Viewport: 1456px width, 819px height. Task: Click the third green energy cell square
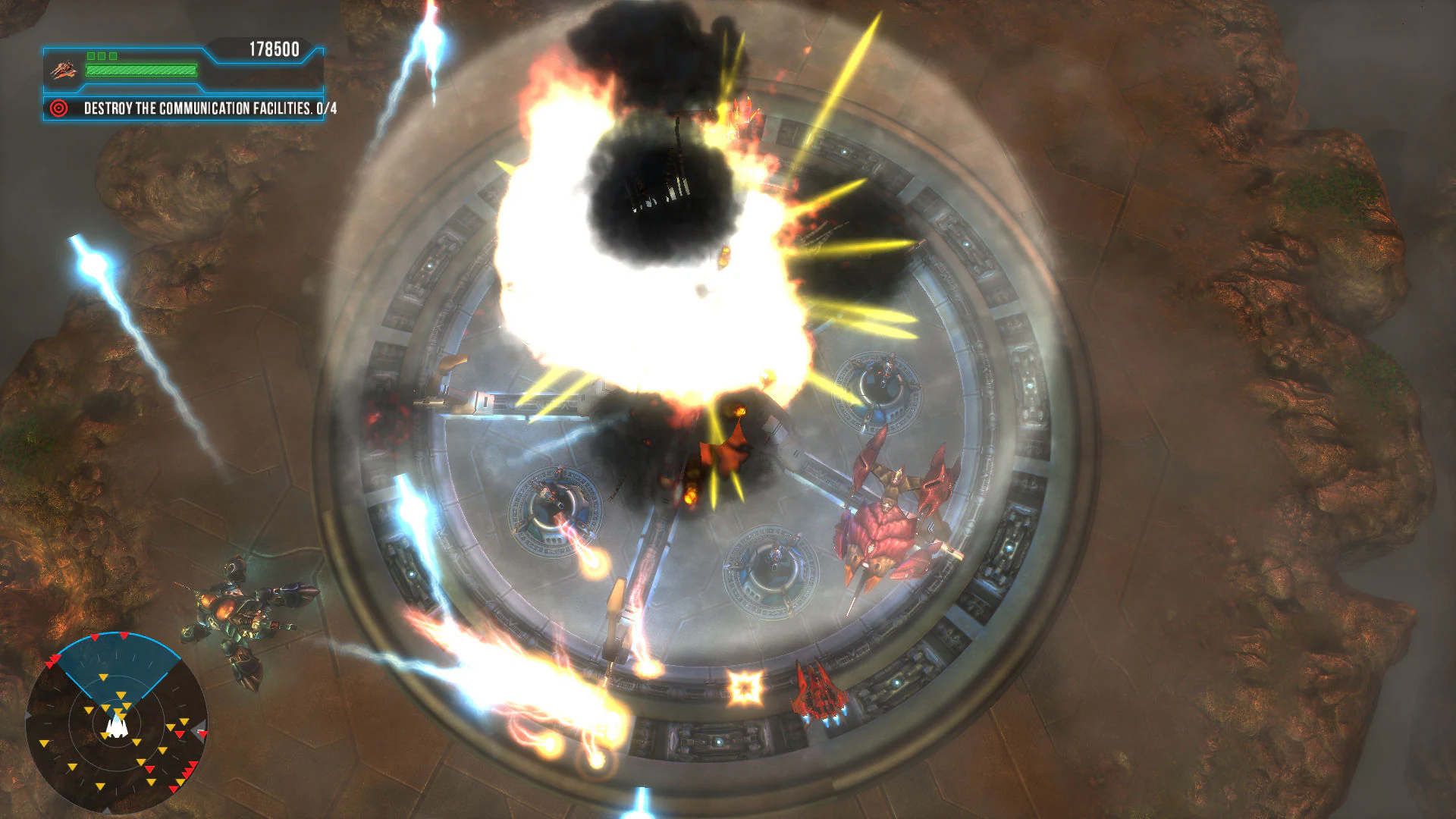pos(112,55)
